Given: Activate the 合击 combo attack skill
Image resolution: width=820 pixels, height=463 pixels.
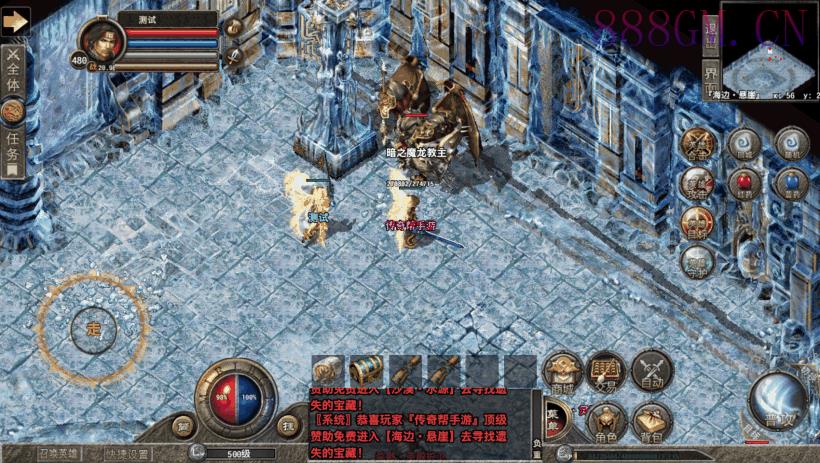Looking at the screenshot, I should pos(697,145).
